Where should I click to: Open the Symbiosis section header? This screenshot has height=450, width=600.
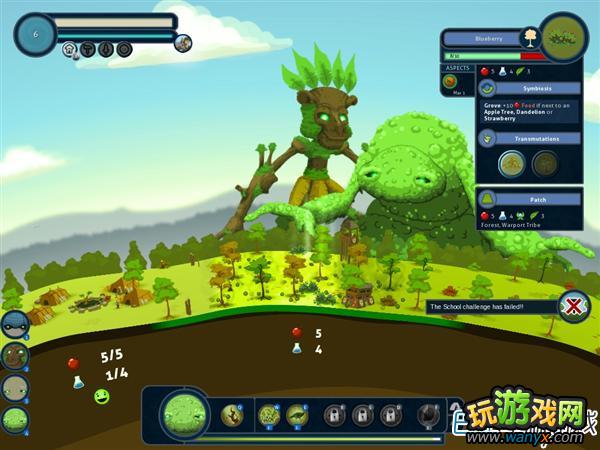click(529, 88)
